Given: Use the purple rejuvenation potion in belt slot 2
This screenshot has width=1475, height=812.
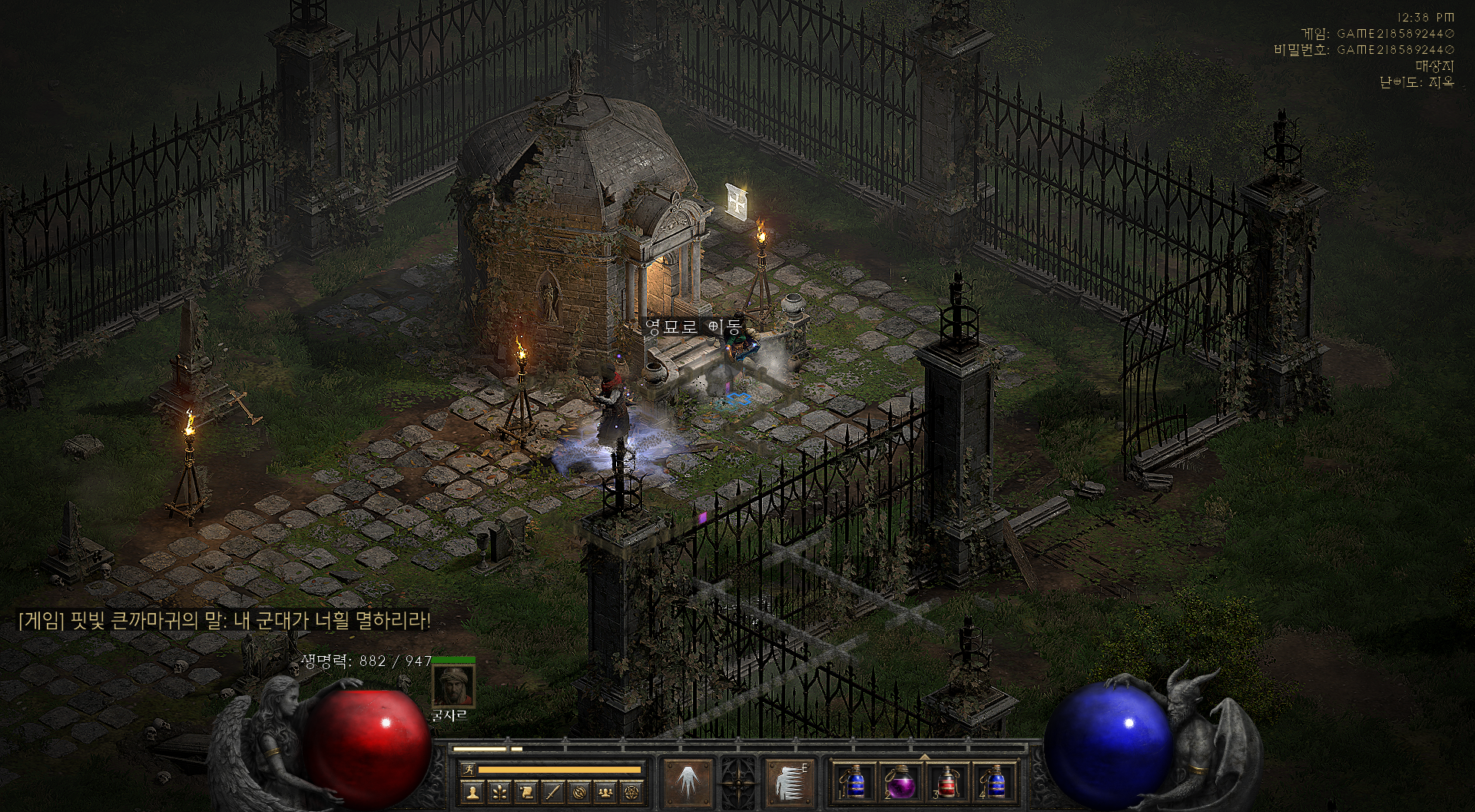Looking at the screenshot, I should click(x=900, y=782).
